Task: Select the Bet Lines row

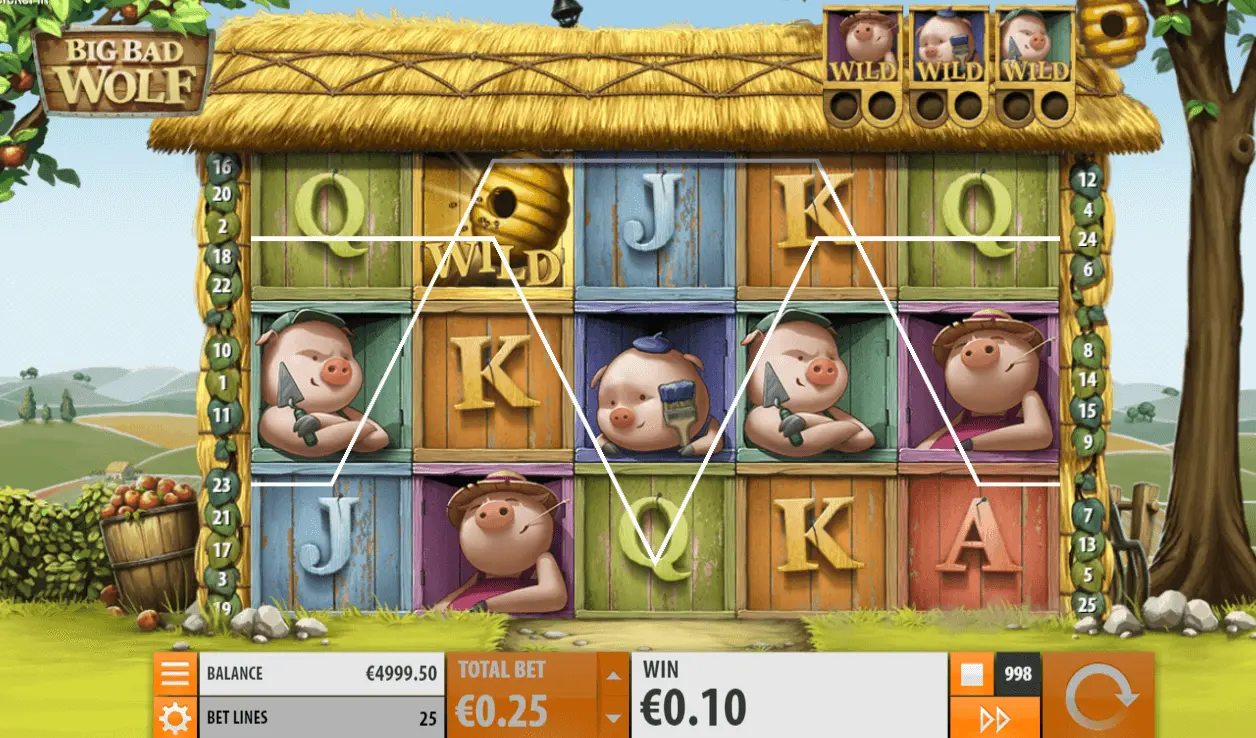Action: pyautogui.click(x=322, y=717)
